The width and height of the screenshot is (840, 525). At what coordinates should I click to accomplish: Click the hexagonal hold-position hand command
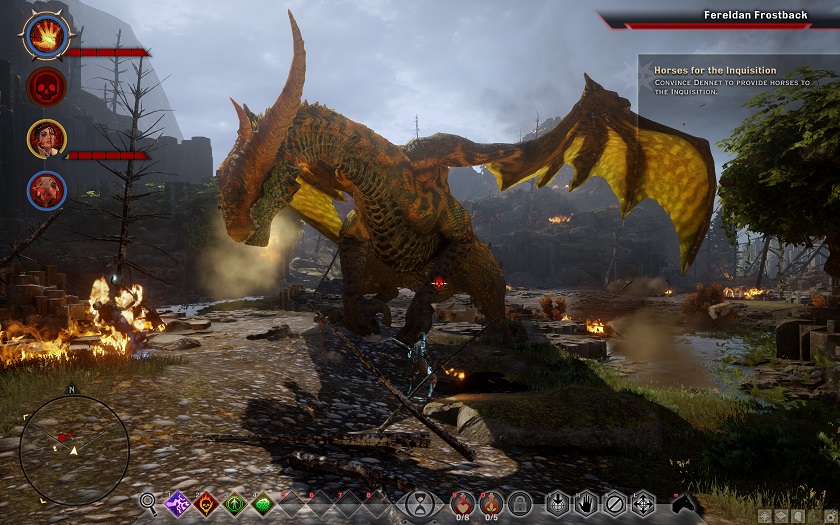[586, 503]
